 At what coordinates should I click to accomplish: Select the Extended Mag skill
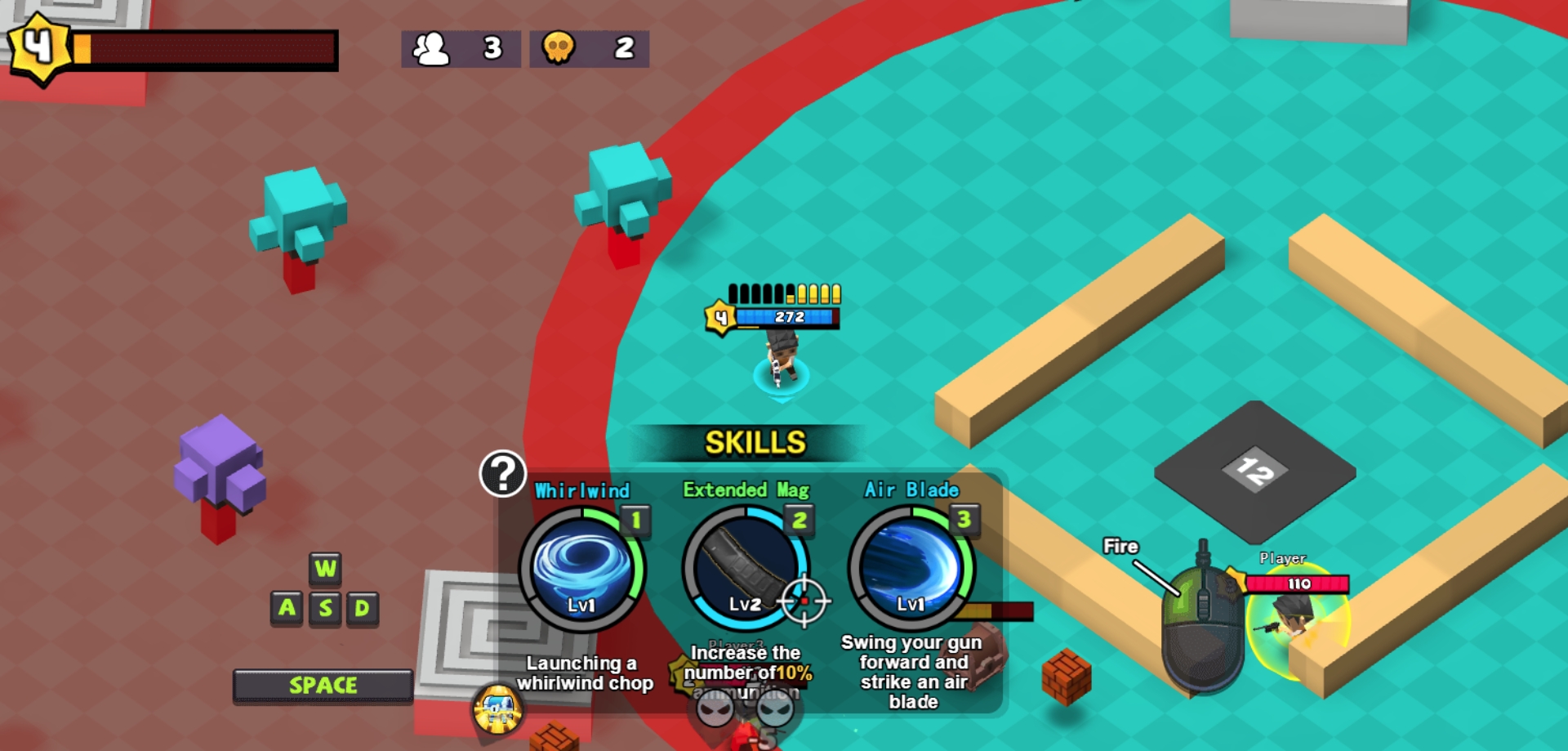click(745, 569)
